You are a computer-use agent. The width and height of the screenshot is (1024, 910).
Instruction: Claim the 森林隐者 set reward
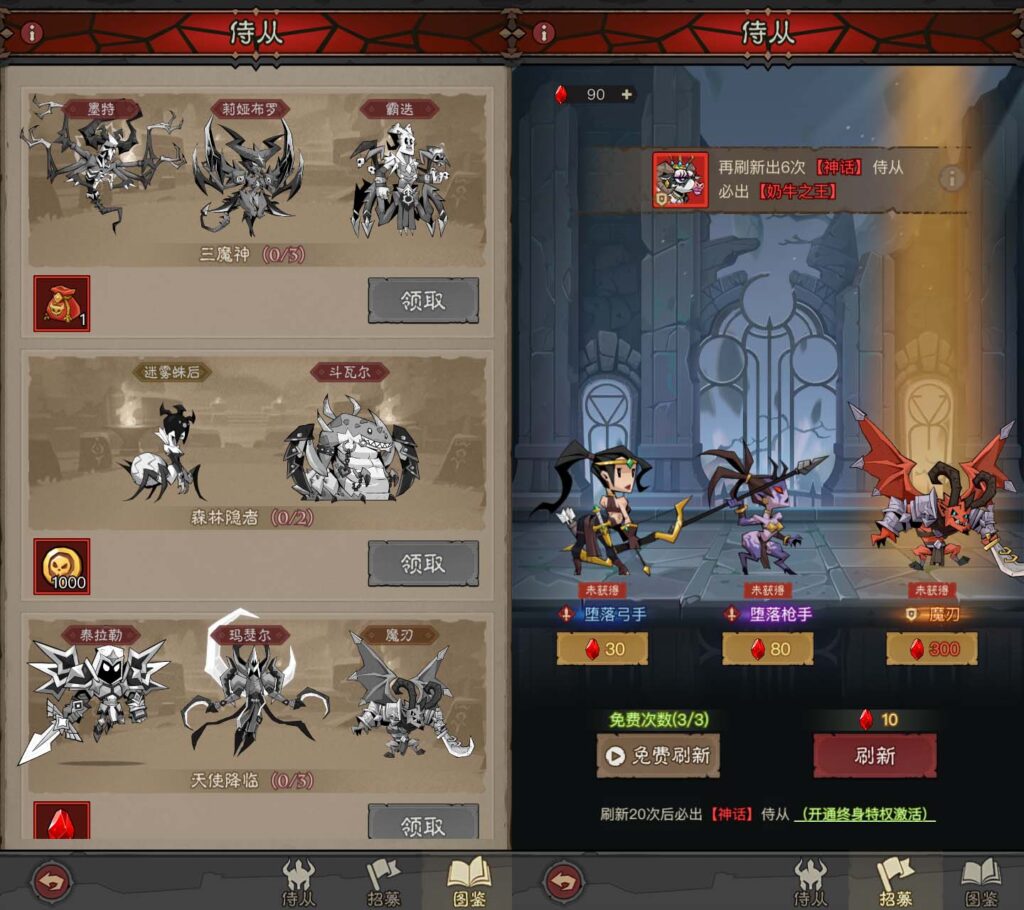coord(423,564)
